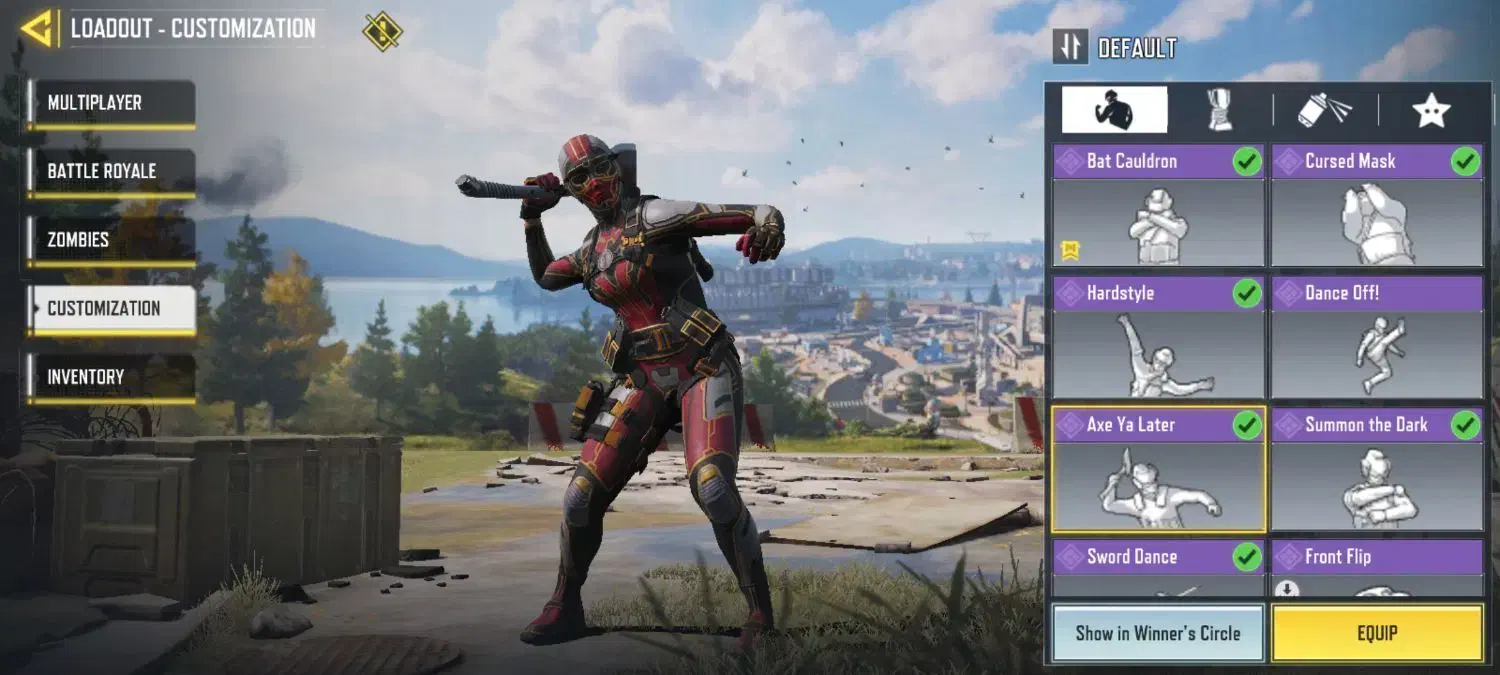Viewport: 1500px width, 675px height.
Task: Go back using the yellow arrow
Action: (x=37, y=29)
